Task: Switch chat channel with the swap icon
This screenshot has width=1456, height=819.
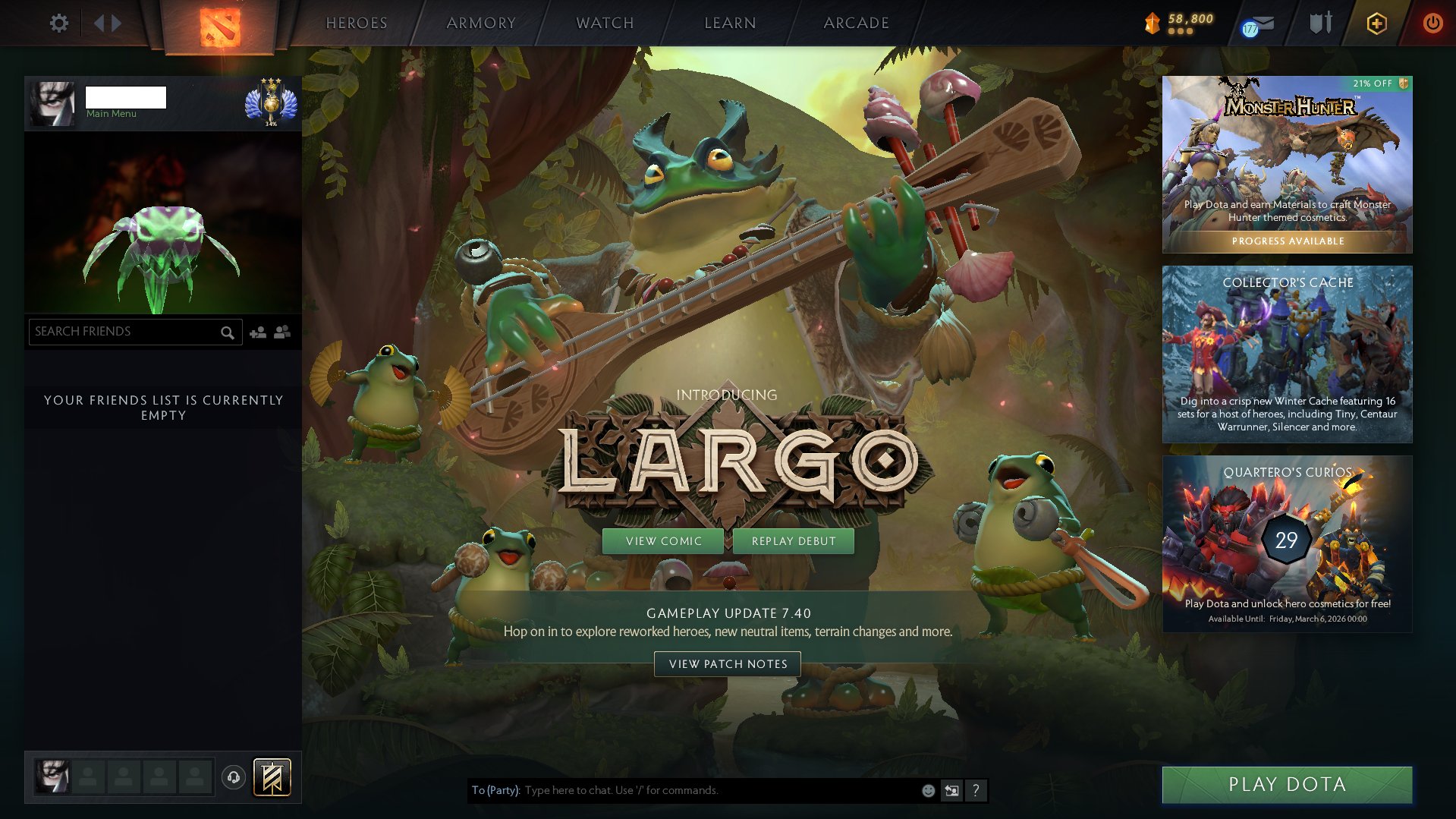Action: point(951,790)
